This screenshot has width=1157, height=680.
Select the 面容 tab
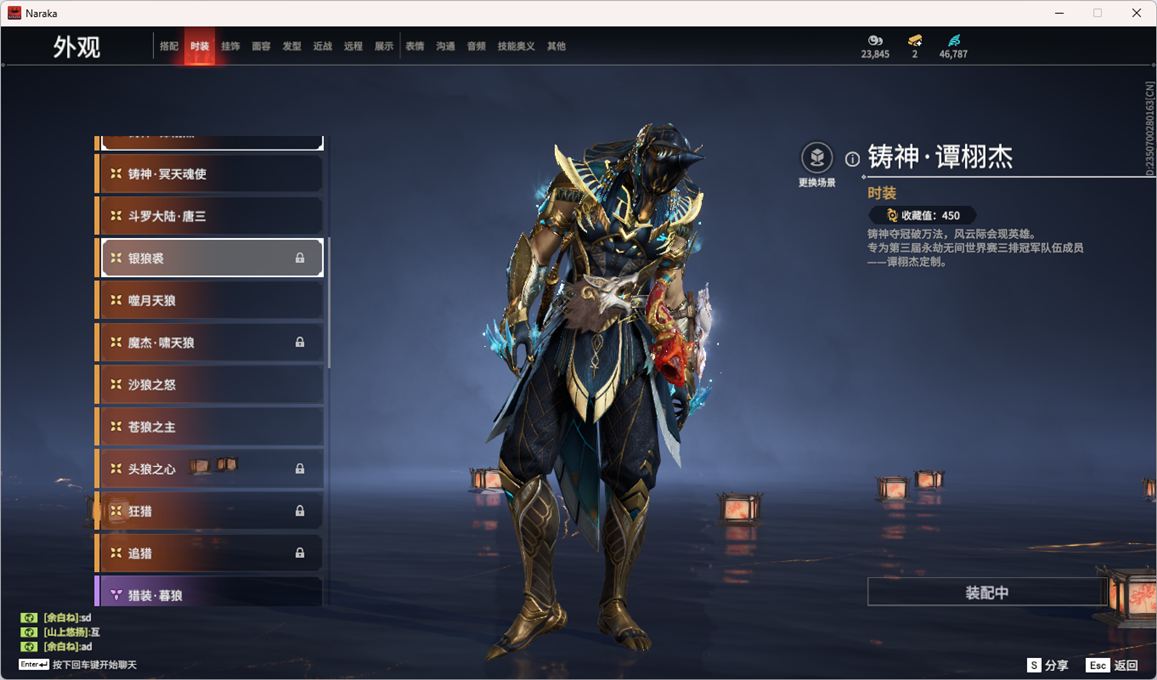pos(261,47)
